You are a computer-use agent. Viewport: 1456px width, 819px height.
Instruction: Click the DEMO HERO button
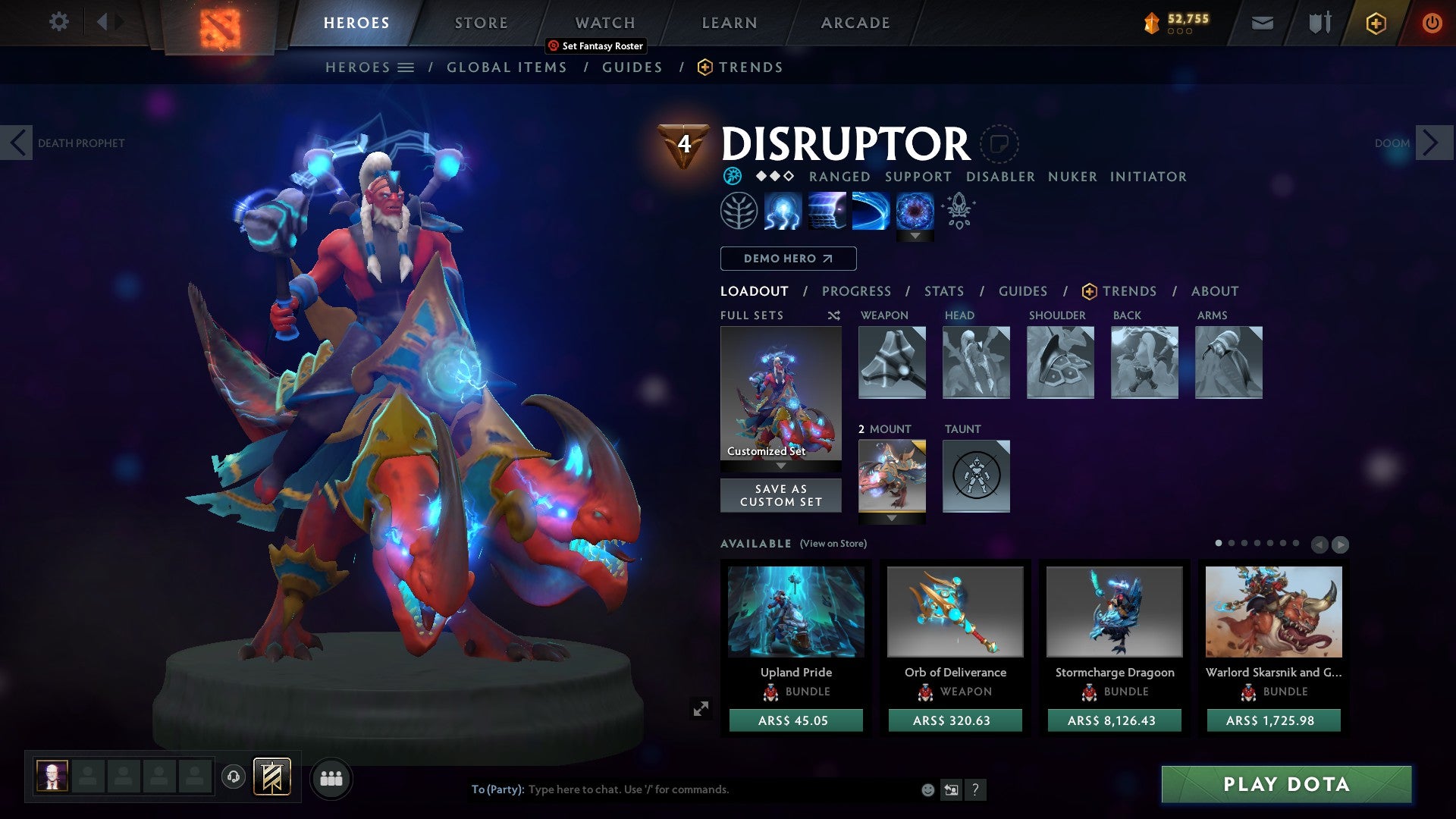[787, 259]
